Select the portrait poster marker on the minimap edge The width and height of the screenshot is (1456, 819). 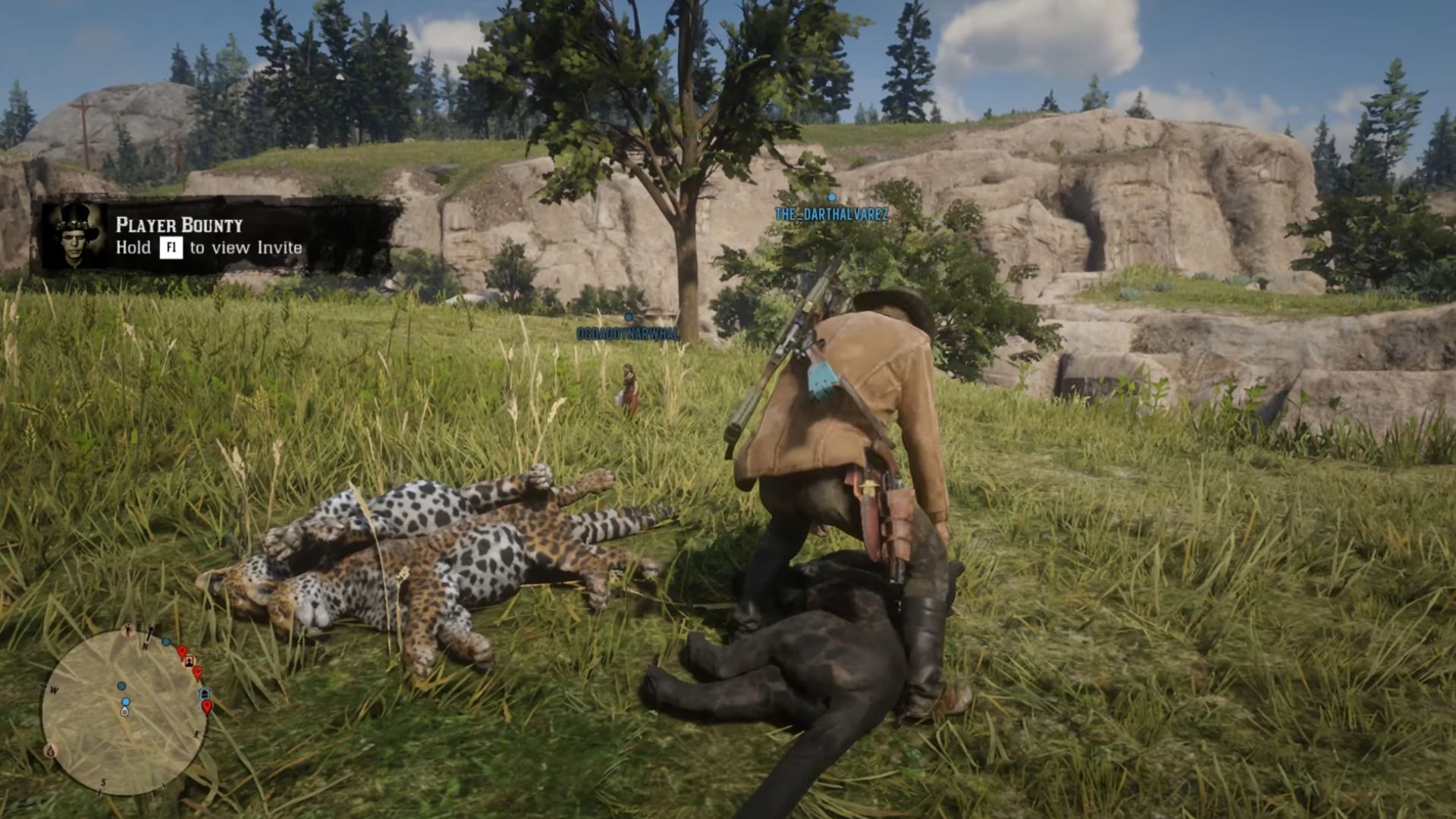click(189, 661)
